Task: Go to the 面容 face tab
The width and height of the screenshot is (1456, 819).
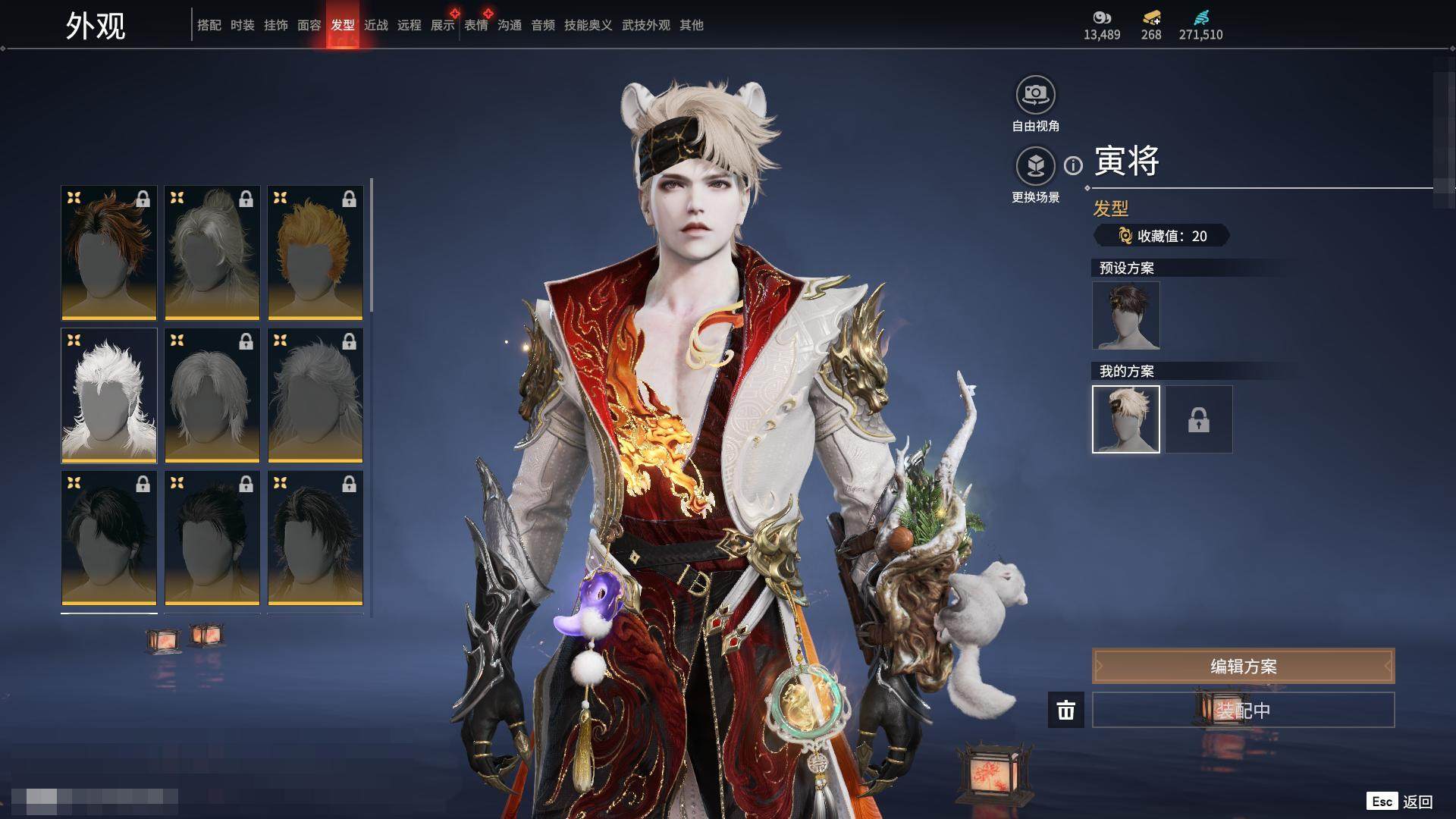Action: (309, 25)
